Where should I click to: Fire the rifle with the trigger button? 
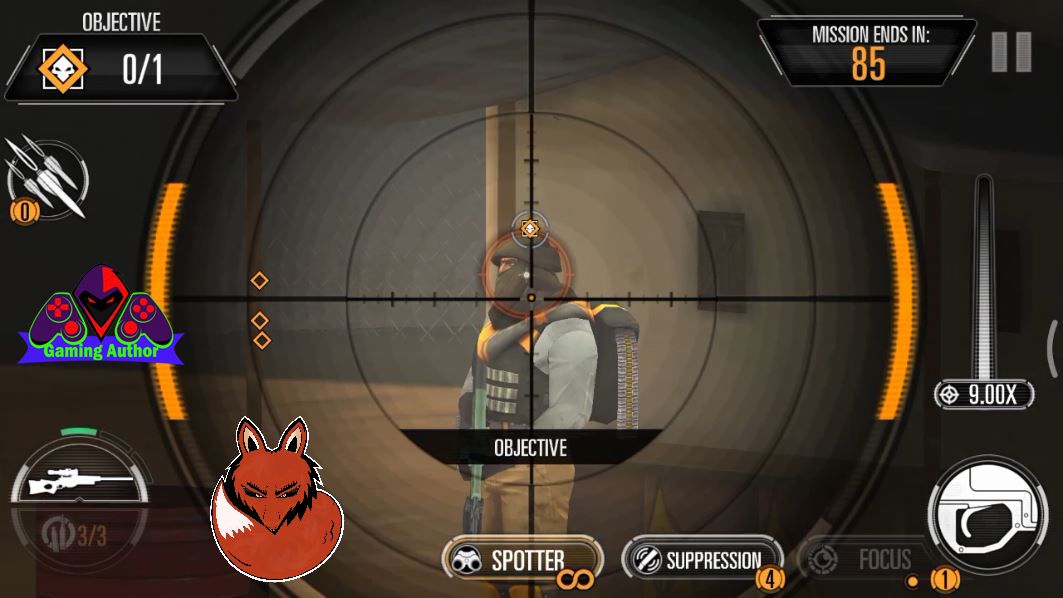point(989,516)
